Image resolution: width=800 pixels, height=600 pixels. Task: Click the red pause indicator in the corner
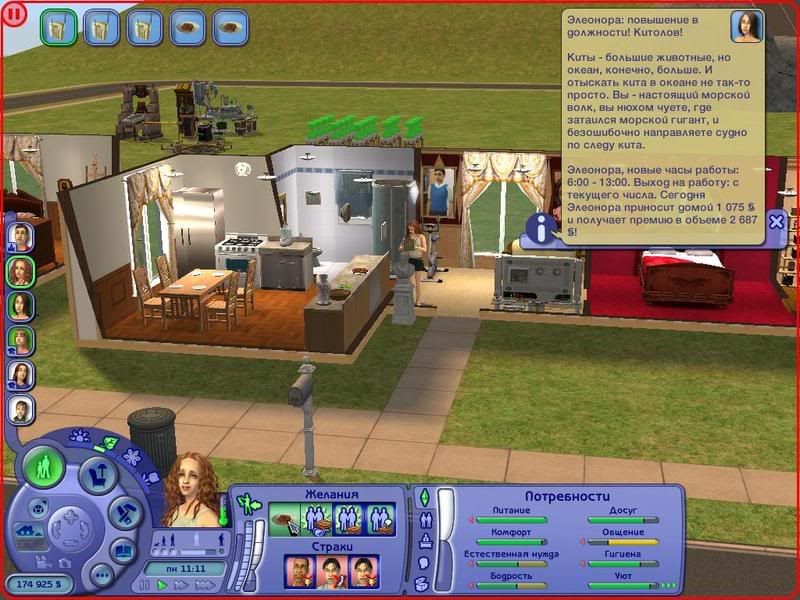point(13,15)
